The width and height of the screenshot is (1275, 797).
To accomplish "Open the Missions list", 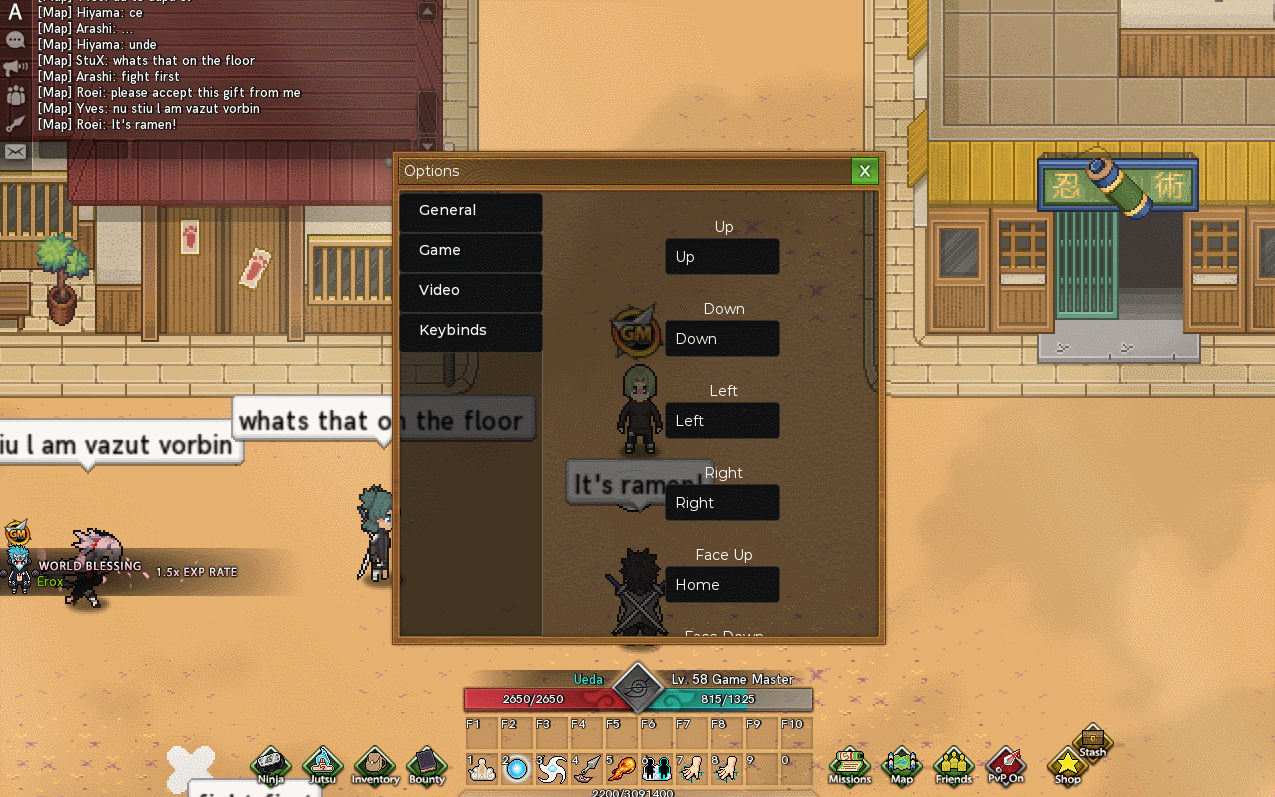I will [850, 765].
